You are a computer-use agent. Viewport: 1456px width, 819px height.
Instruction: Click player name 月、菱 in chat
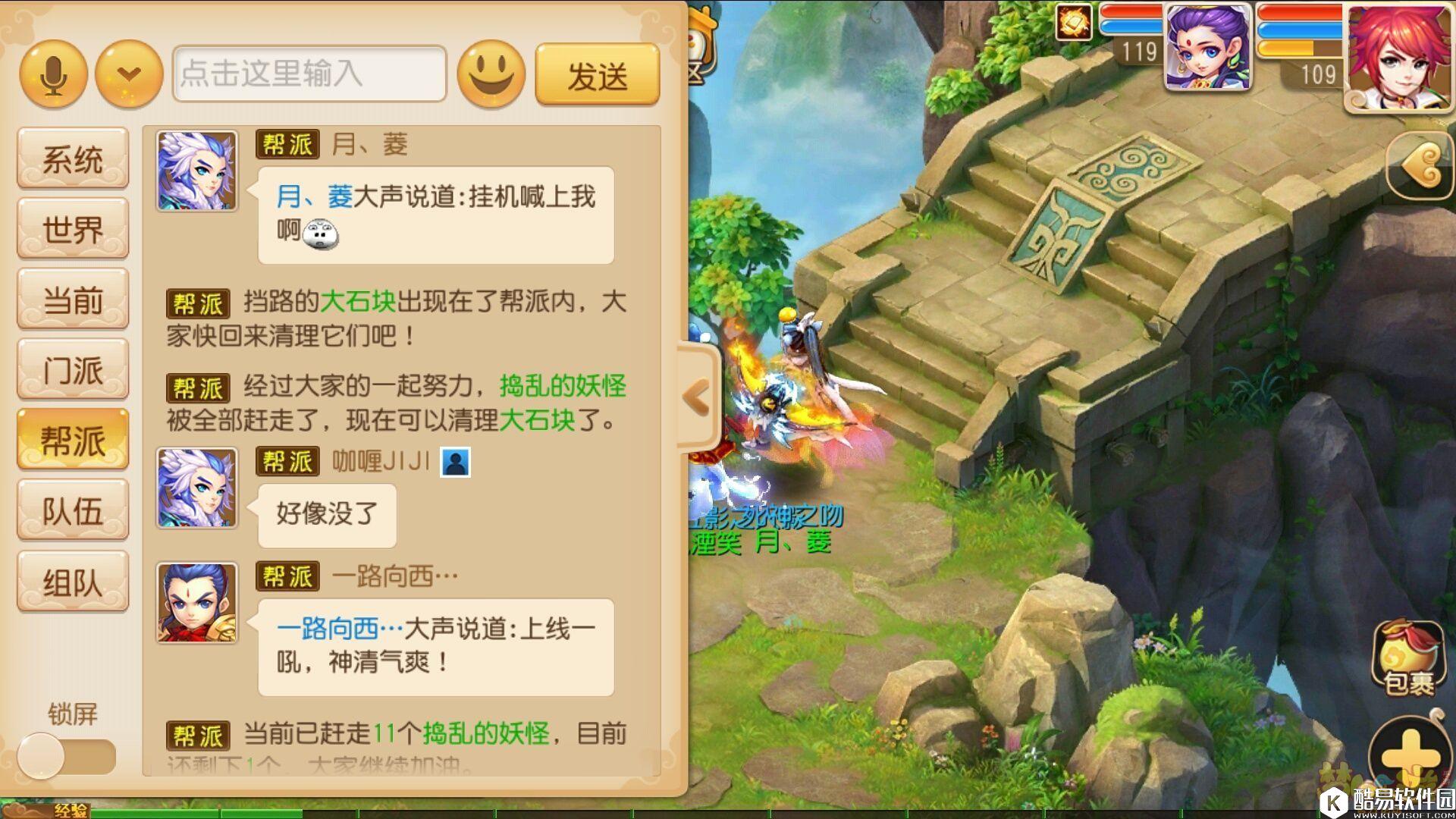(369, 143)
